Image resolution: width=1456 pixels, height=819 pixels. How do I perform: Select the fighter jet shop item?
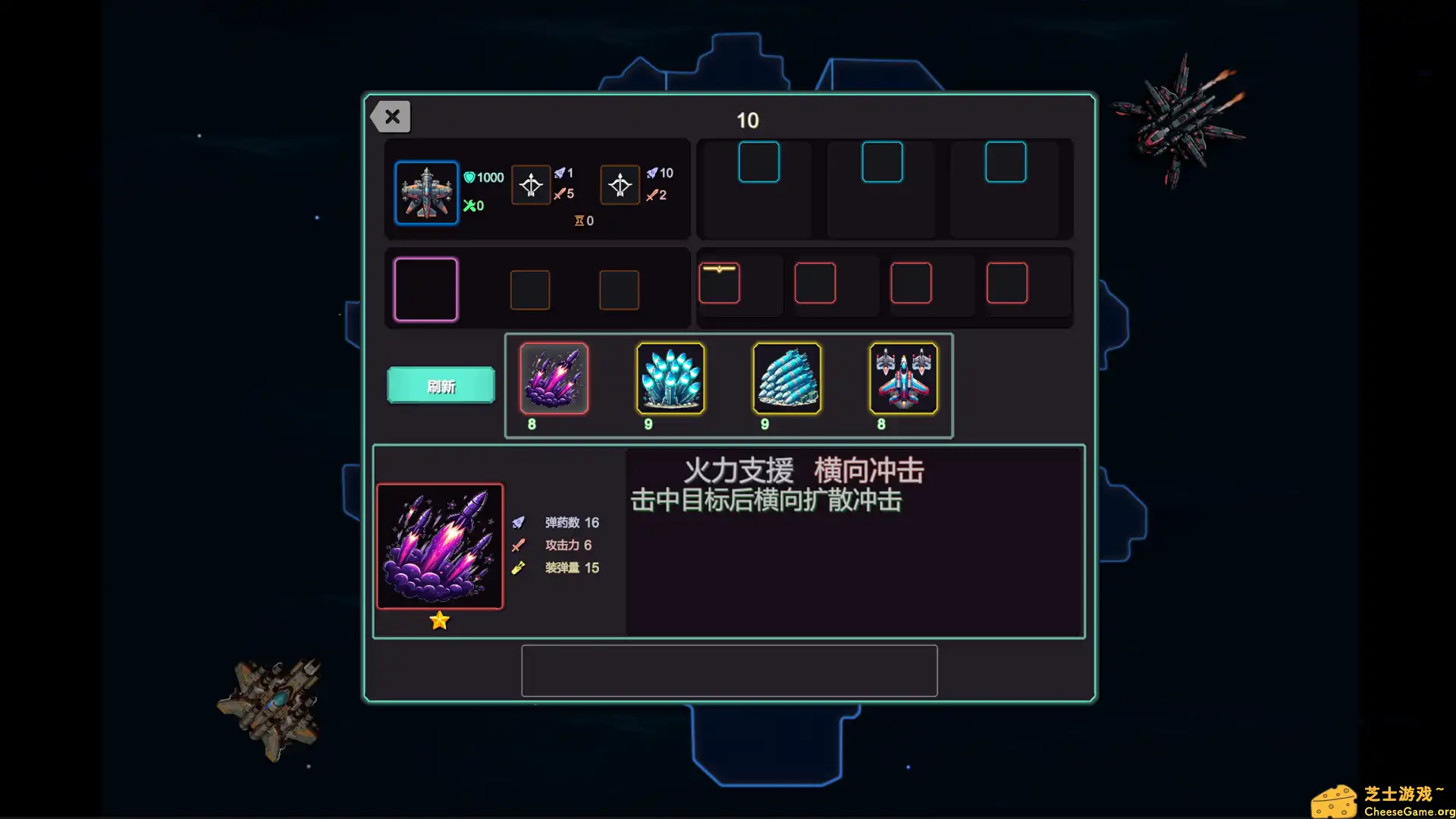[x=904, y=379]
